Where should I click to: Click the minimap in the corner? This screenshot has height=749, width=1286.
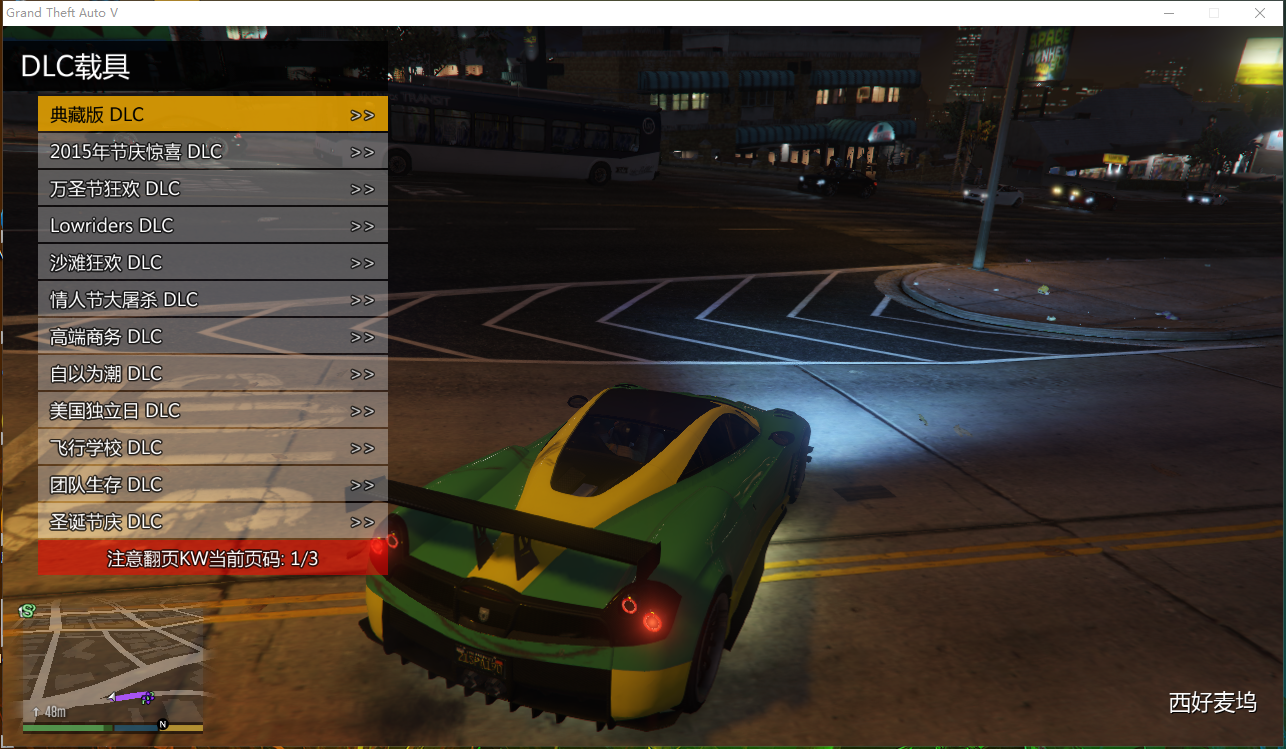(x=112, y=667)
